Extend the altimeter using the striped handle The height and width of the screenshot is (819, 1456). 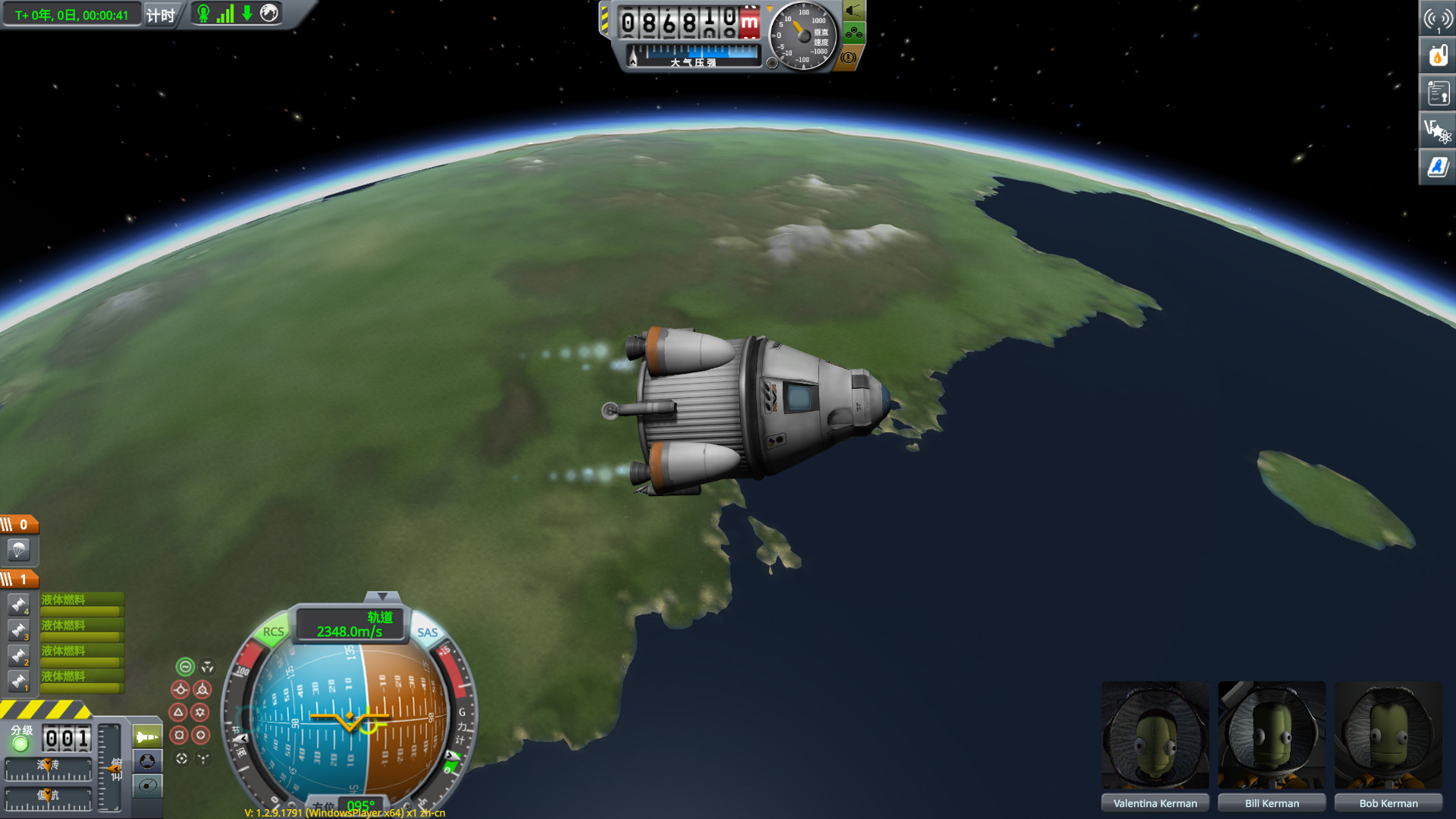[x=604, y=19]
